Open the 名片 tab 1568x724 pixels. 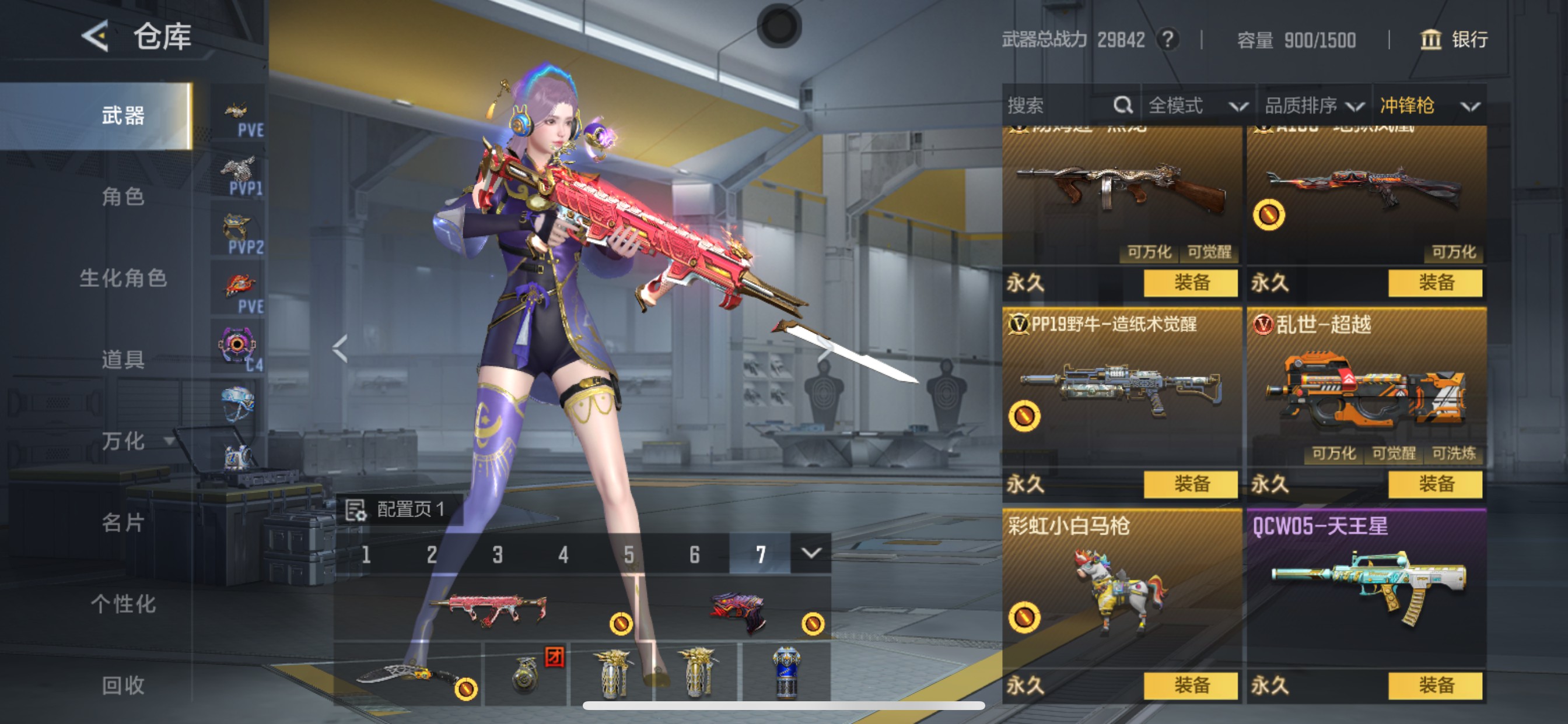click(123, 523)
